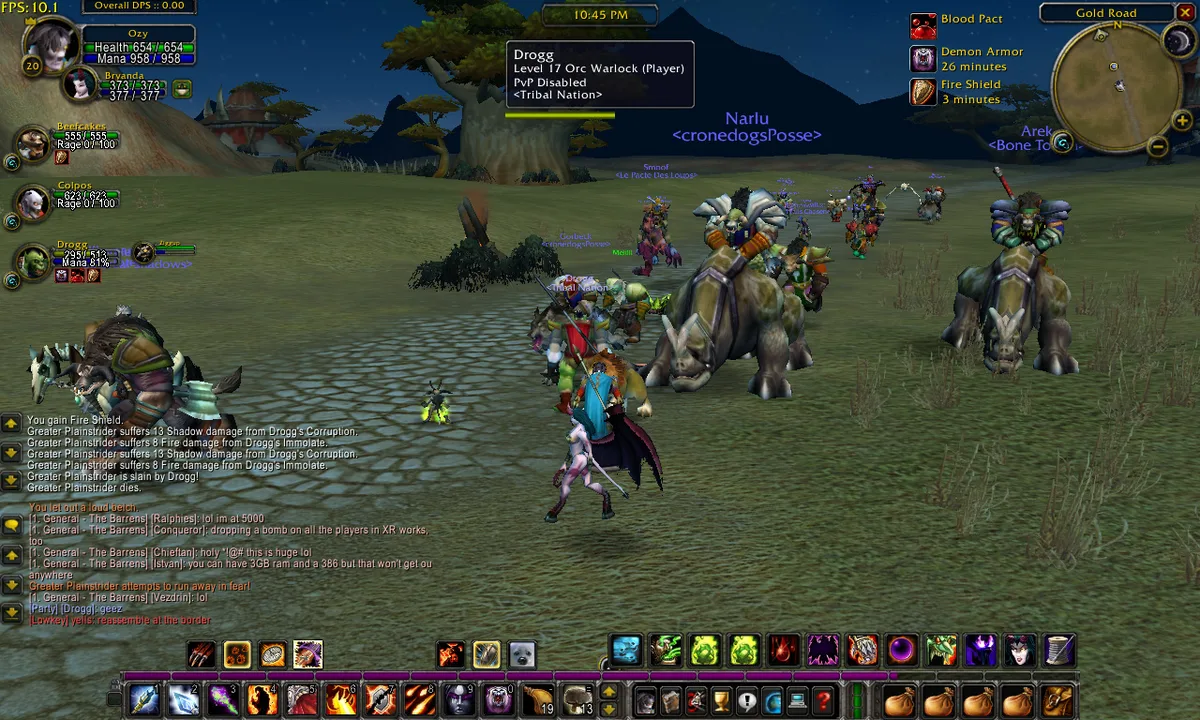The image size is (1200, 720).
Task: Open the world map globe micro button
Action: click(771, 700)
